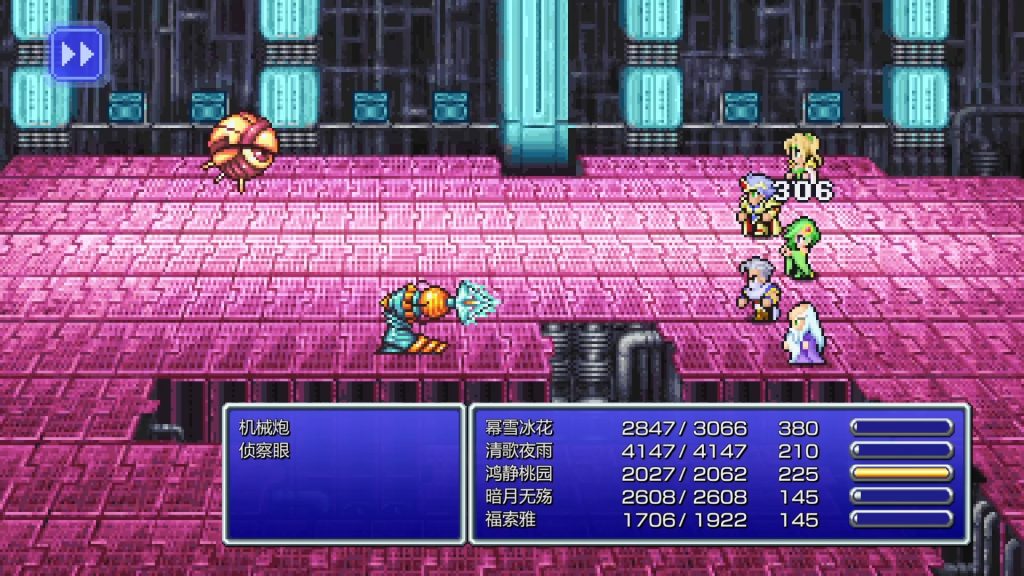1024x576 pixels.
Task: Target the 机械炮 enemy entry
Action: click(x=265, y=428)
